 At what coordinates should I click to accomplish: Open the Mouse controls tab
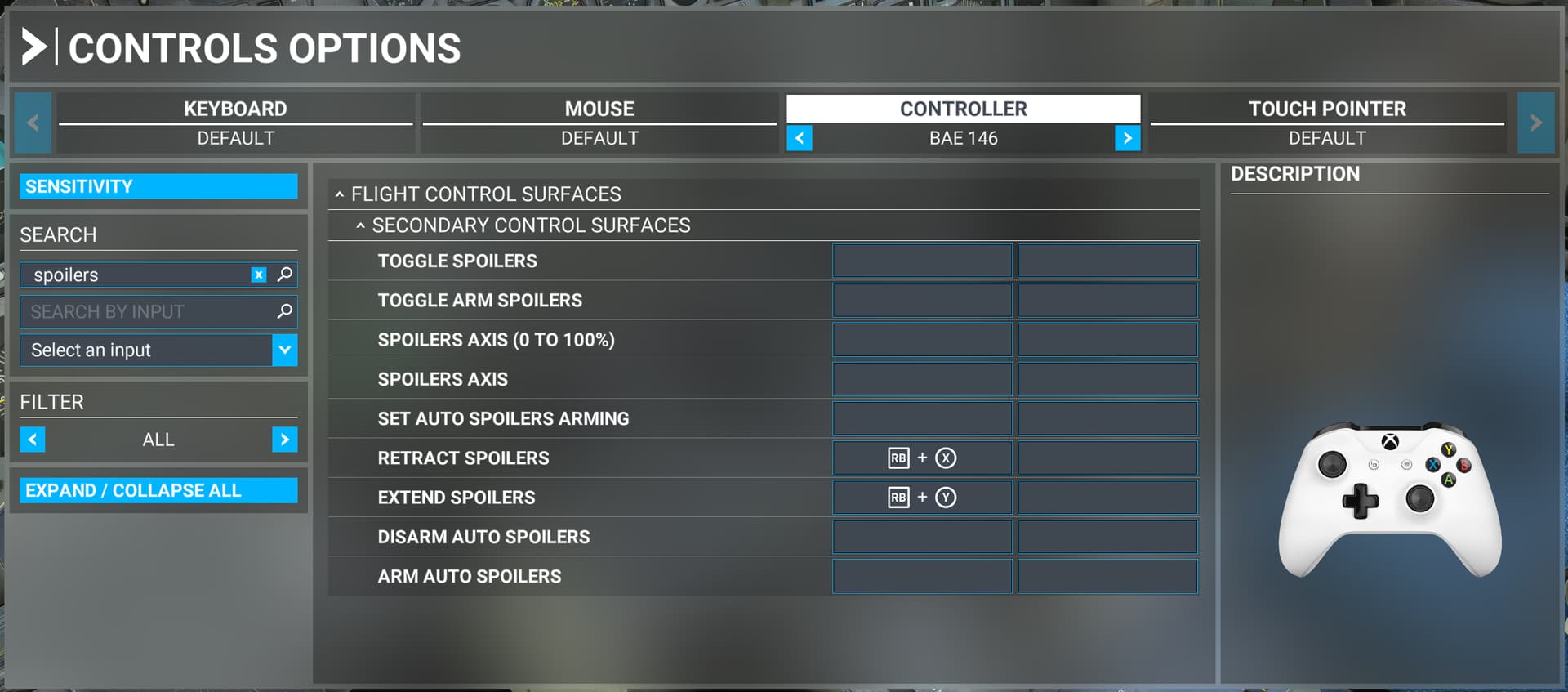[599, 109]
